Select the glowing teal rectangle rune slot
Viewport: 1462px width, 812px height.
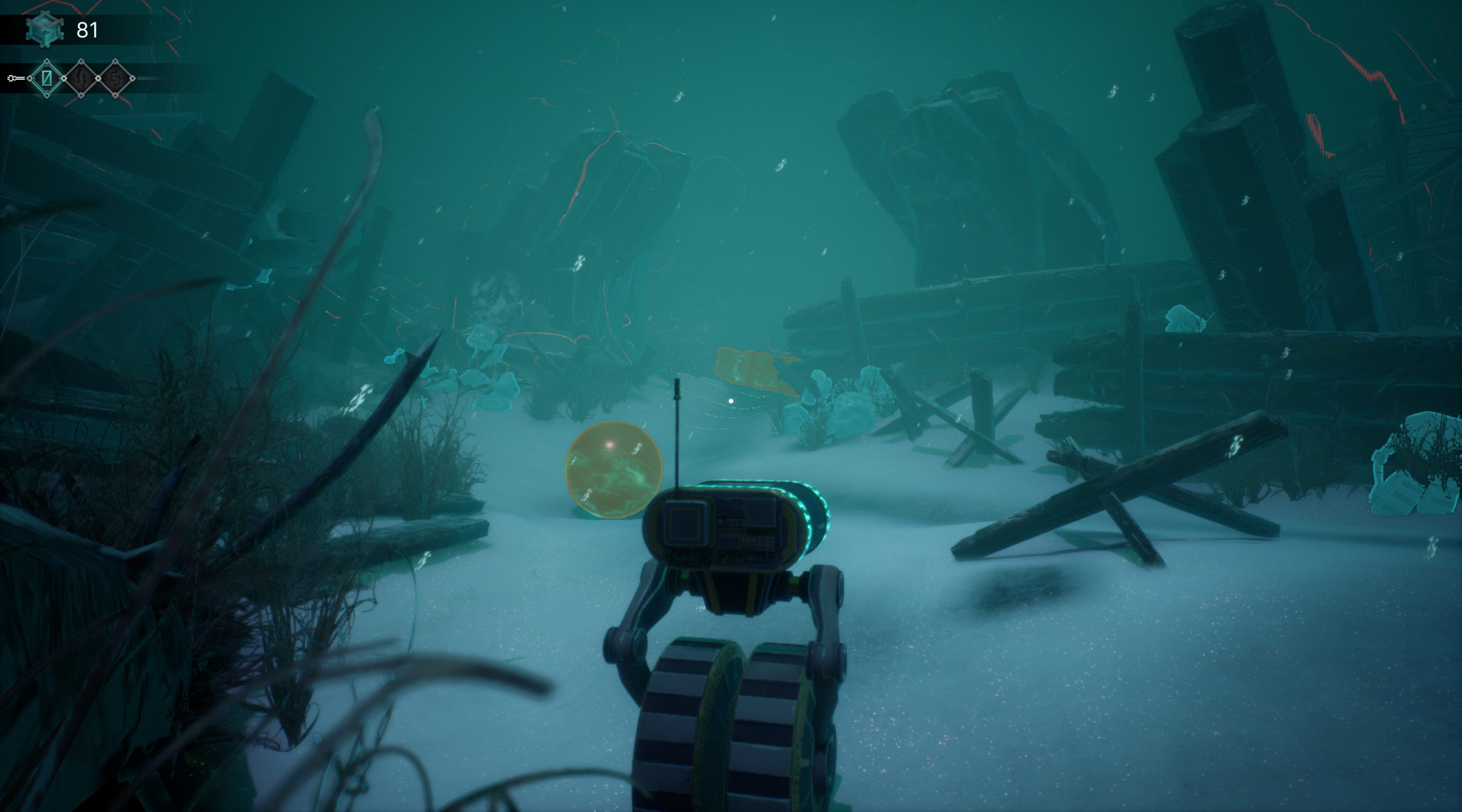pos(47,78)
